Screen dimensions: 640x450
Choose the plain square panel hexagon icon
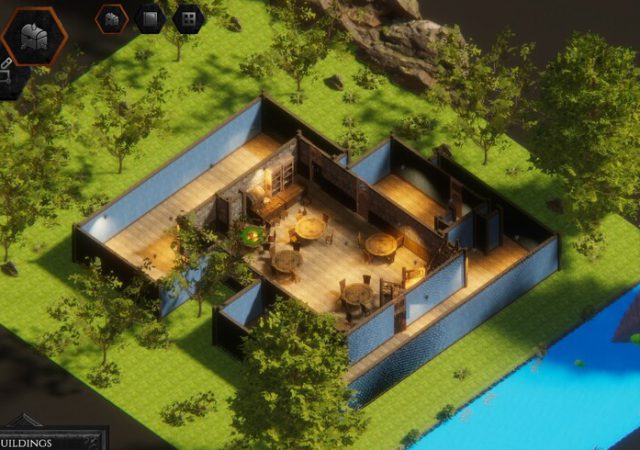pos(149,18)
